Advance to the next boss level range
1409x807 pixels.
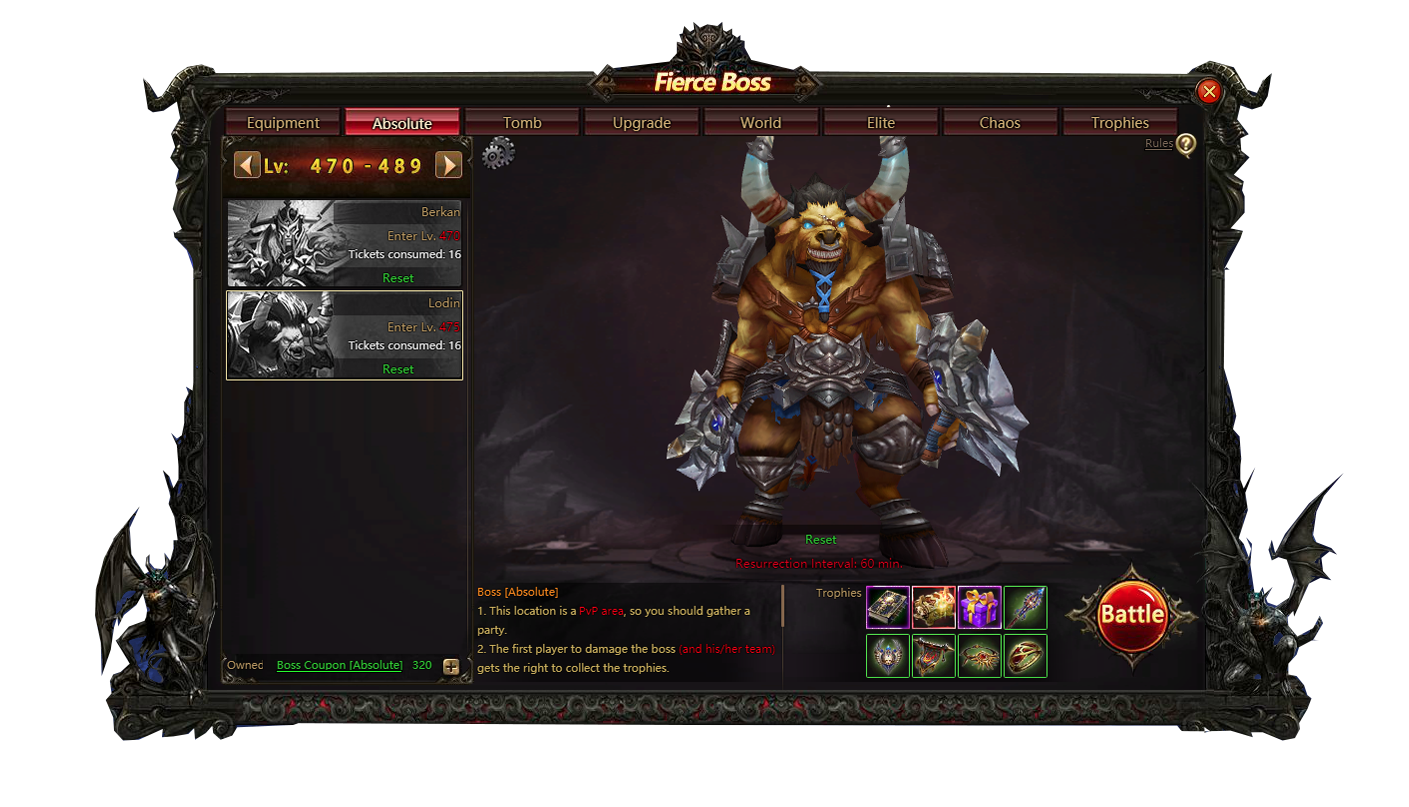click(x=449, y=165)
